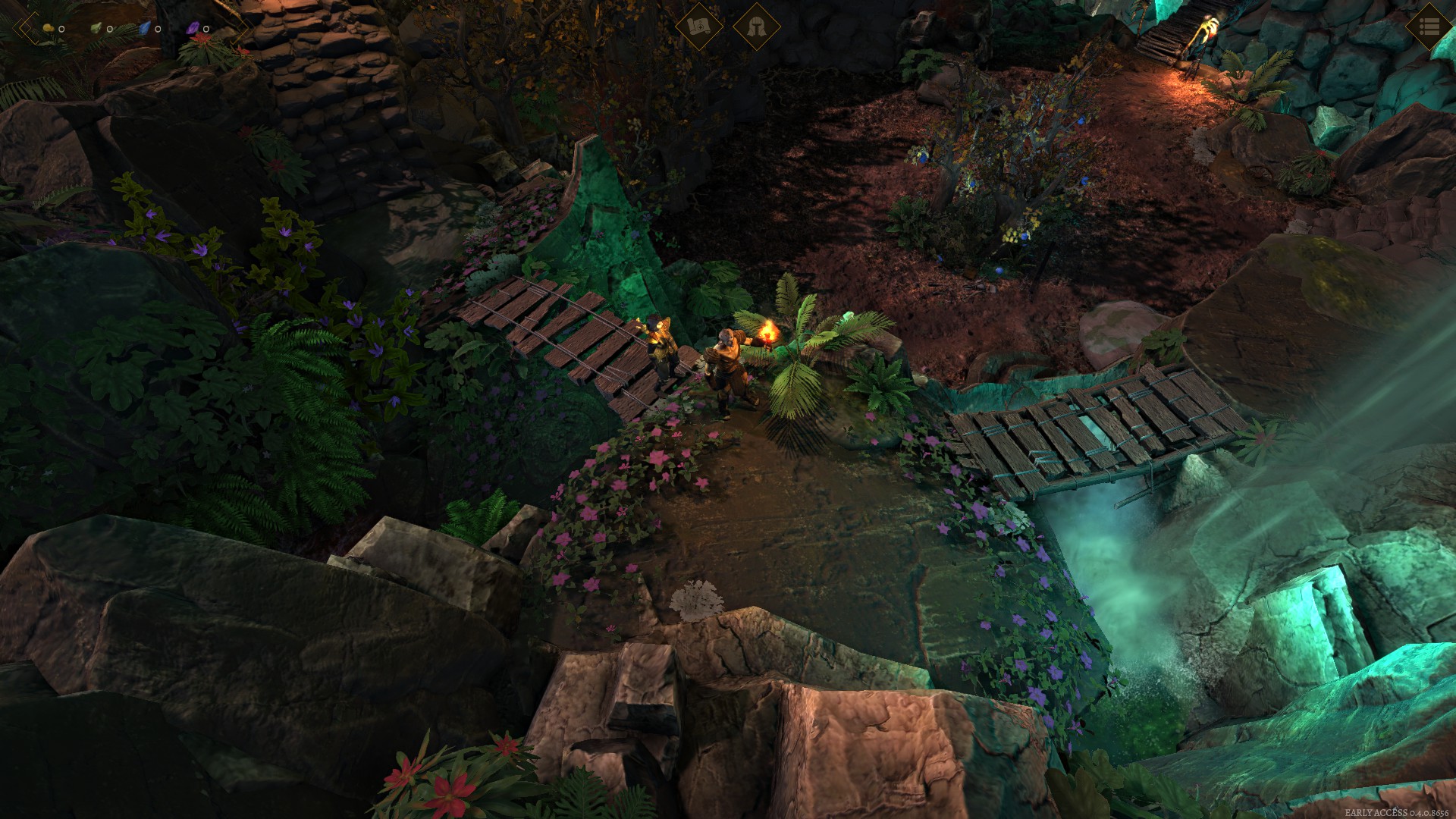Open the map scroll icon

[698, 27]
